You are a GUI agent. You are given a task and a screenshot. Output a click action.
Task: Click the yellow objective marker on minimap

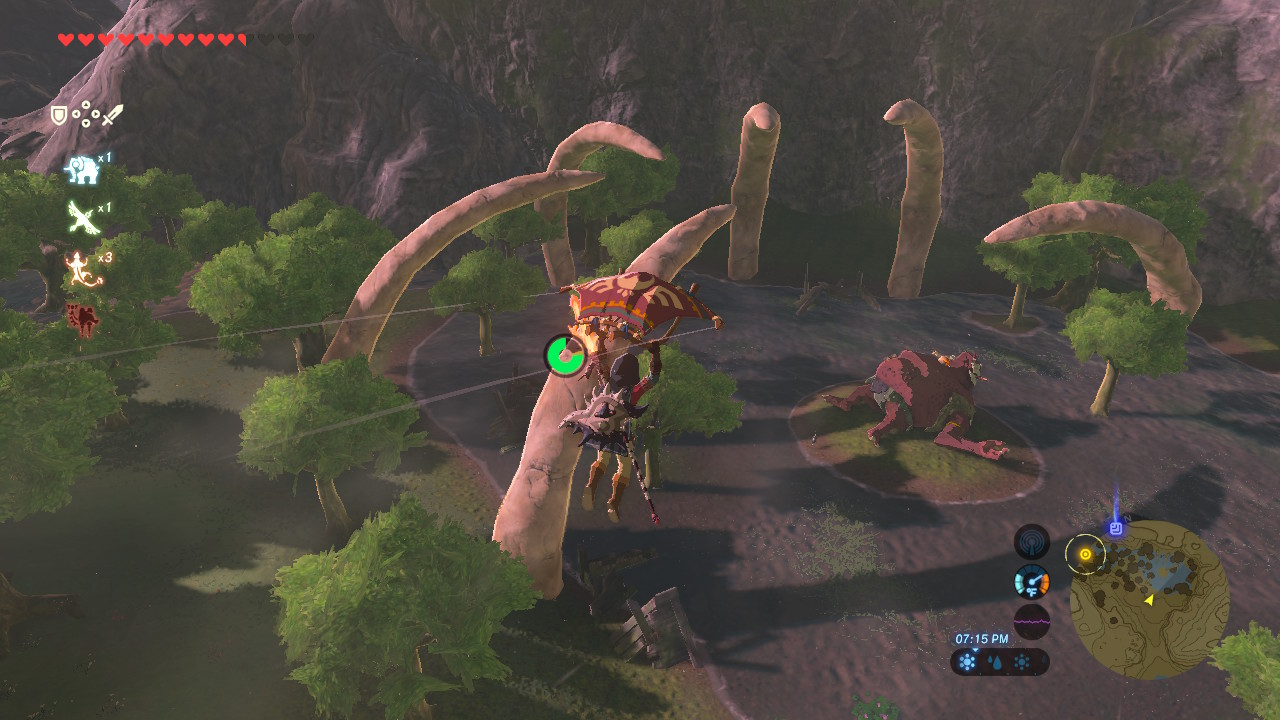(x=1084, y=552)
